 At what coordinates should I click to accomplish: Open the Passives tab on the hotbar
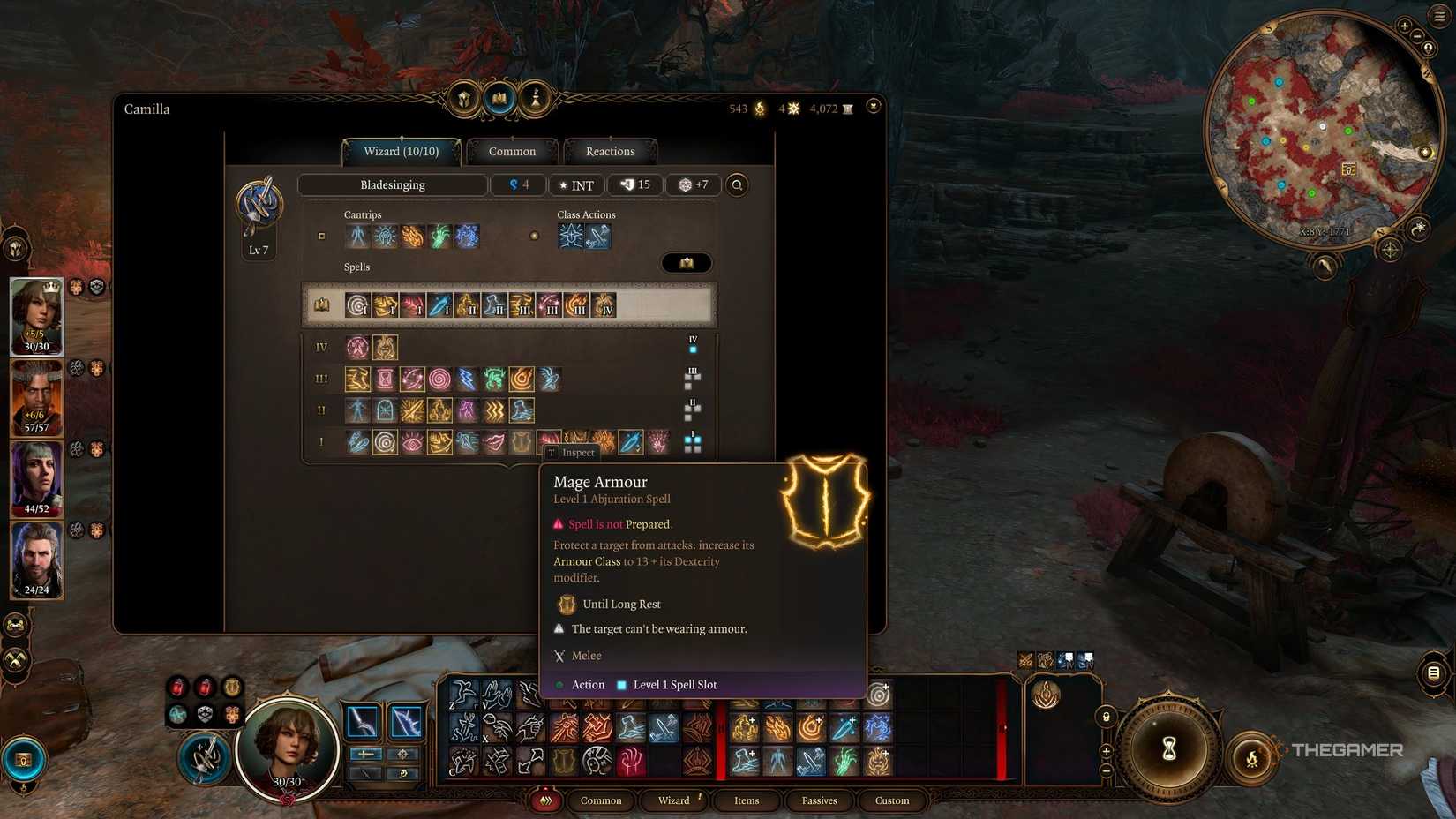[819, 800]
